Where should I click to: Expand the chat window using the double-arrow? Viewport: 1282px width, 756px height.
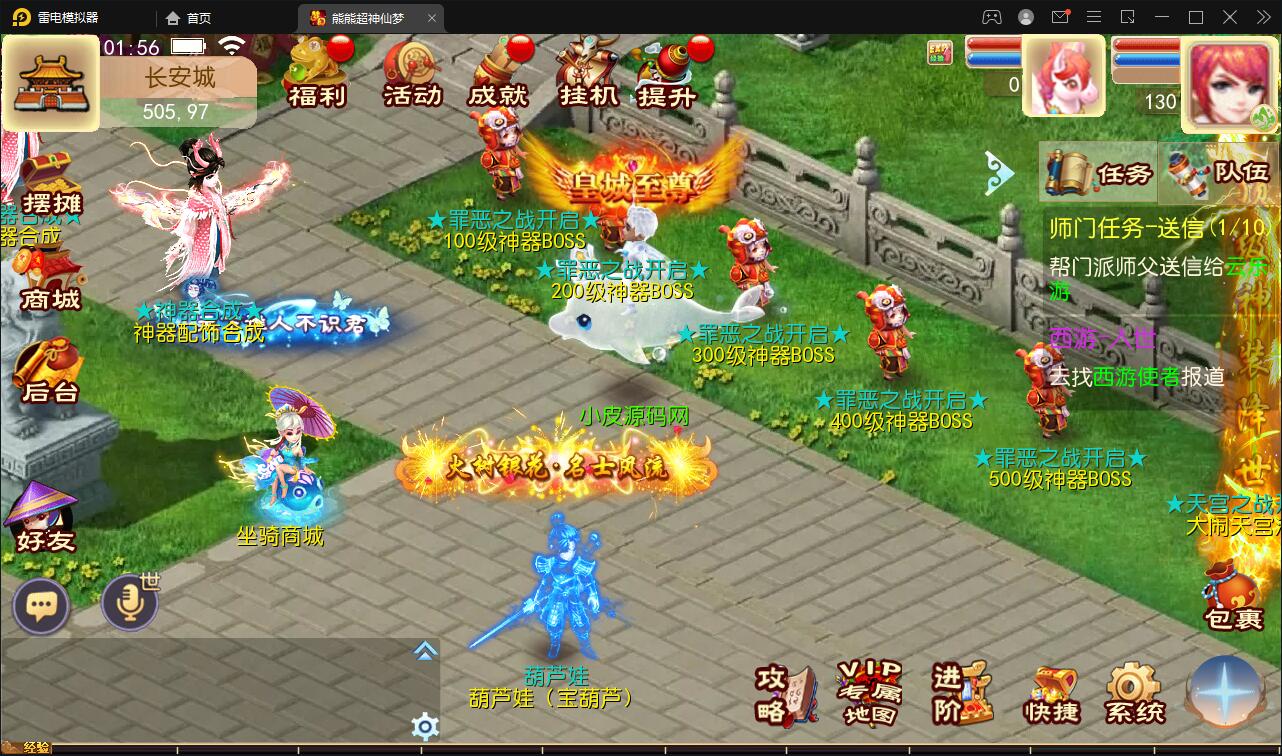(425, 650)
